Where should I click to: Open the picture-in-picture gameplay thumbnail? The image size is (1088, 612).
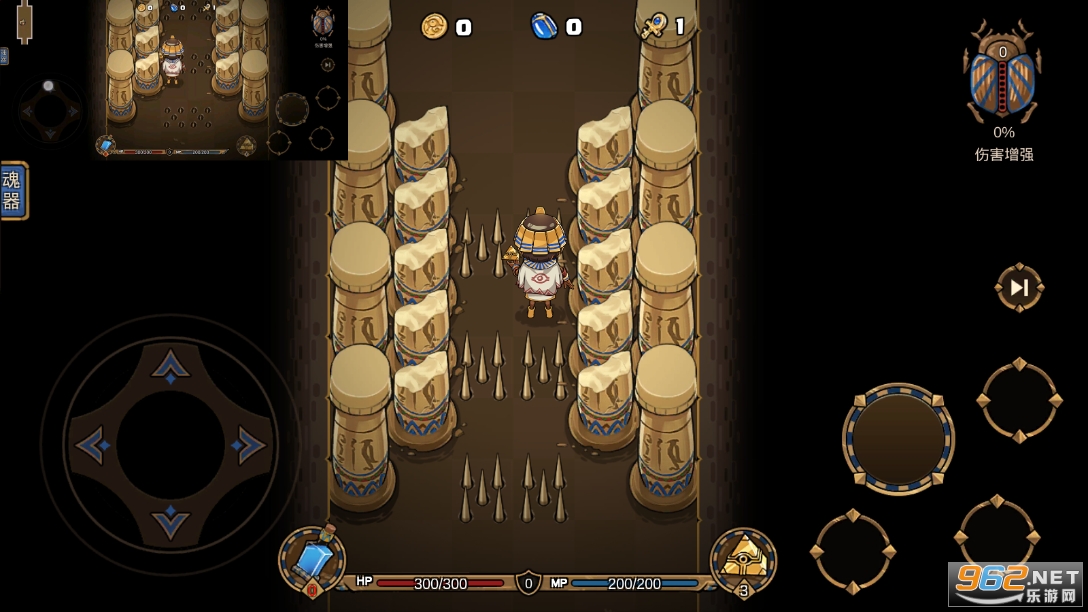[220, 80]
